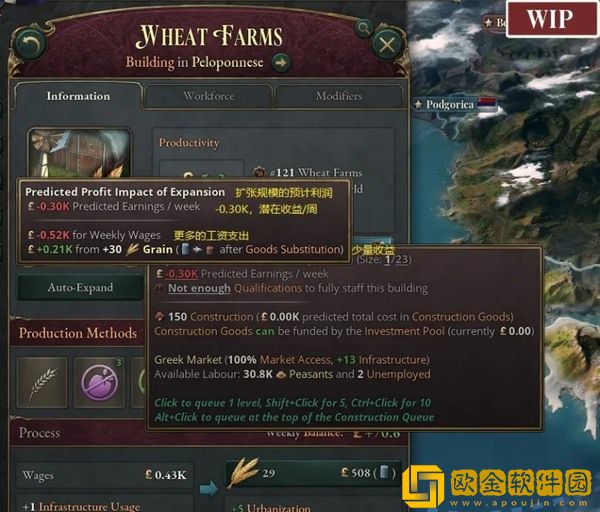Image resolution: width=600 pixels, height=512 pixels.
Task: Select the Podgorica city label on map
Action: [448, 104]
